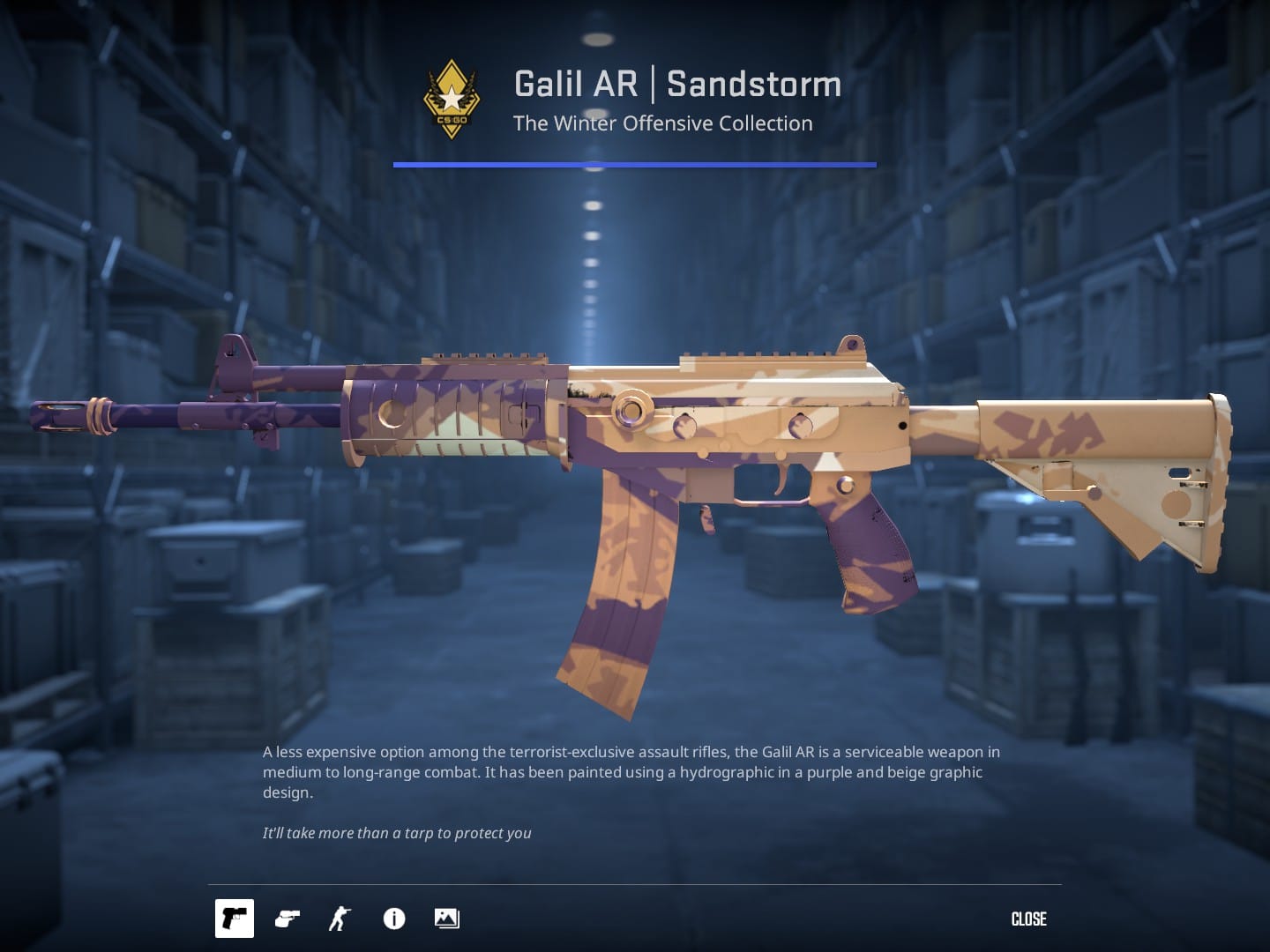
Task: Click the Winter Offensive Collection text
Action: (663, 123)
